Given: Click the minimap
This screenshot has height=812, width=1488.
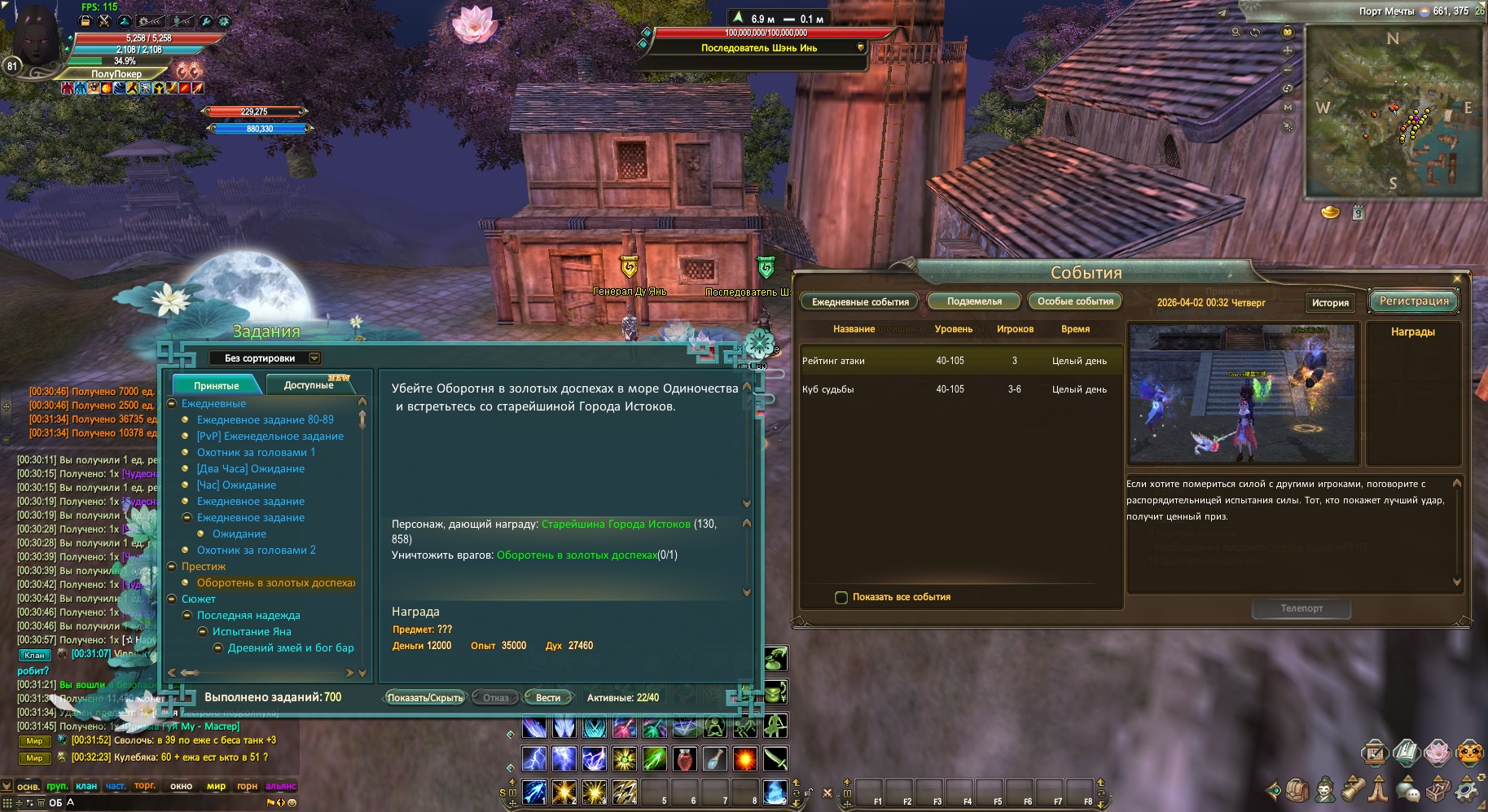Looking at the screenshot, I should coord(1393,112).
